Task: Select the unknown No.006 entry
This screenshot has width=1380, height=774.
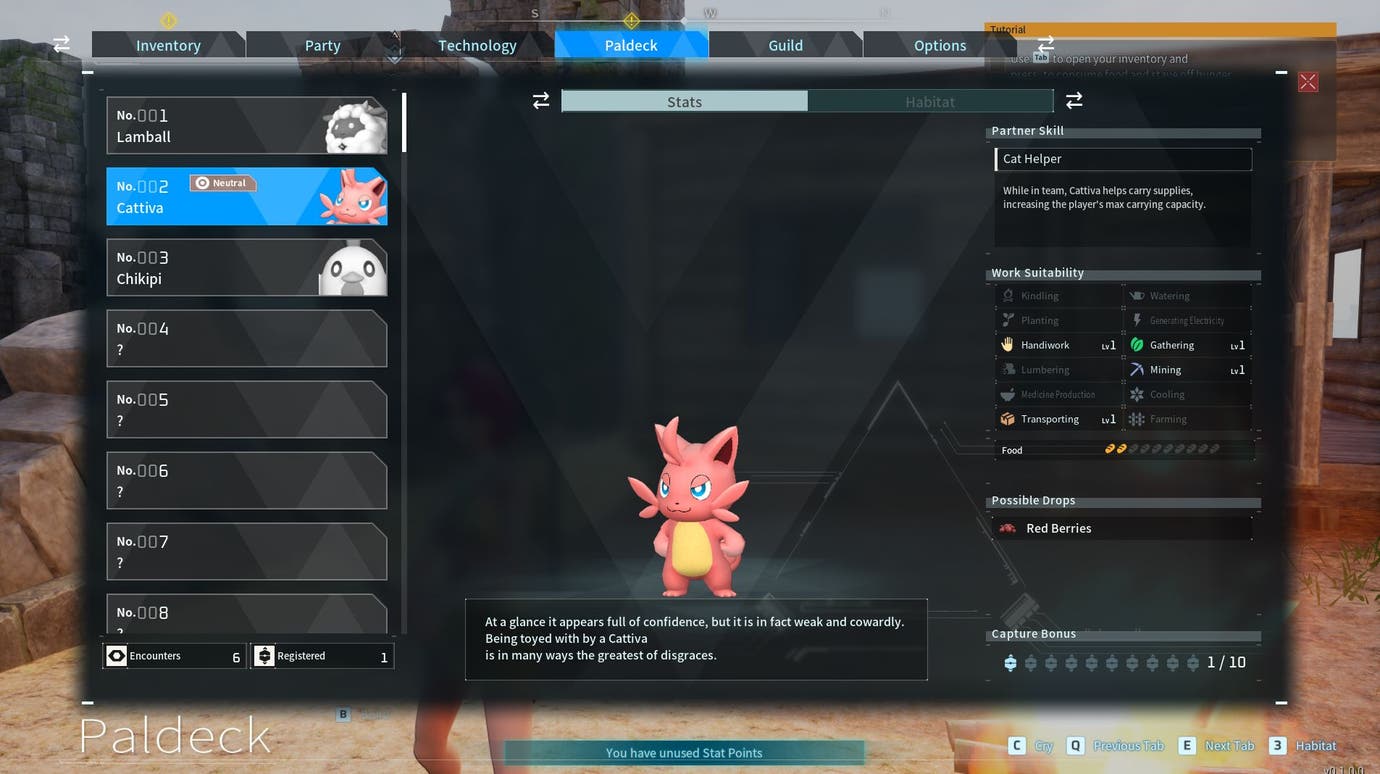Action: [x=246, y=481]
